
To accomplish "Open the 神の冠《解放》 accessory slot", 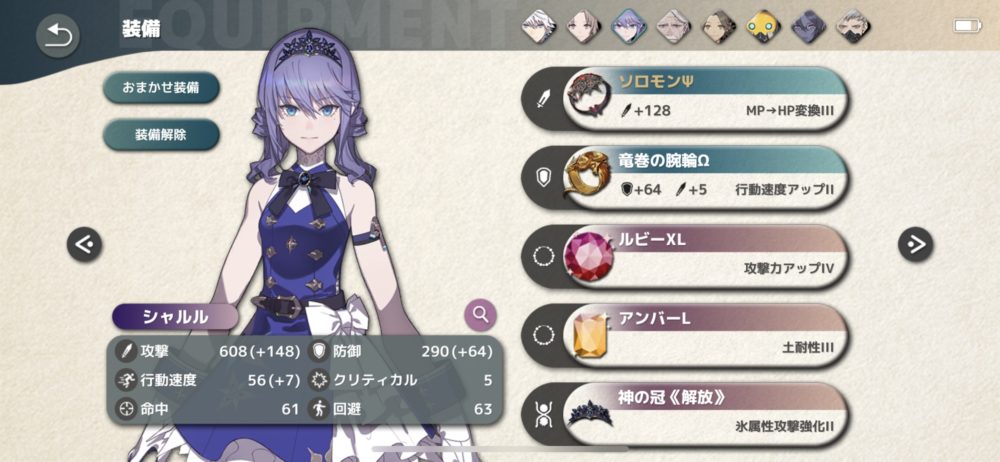I will point(700,412).
